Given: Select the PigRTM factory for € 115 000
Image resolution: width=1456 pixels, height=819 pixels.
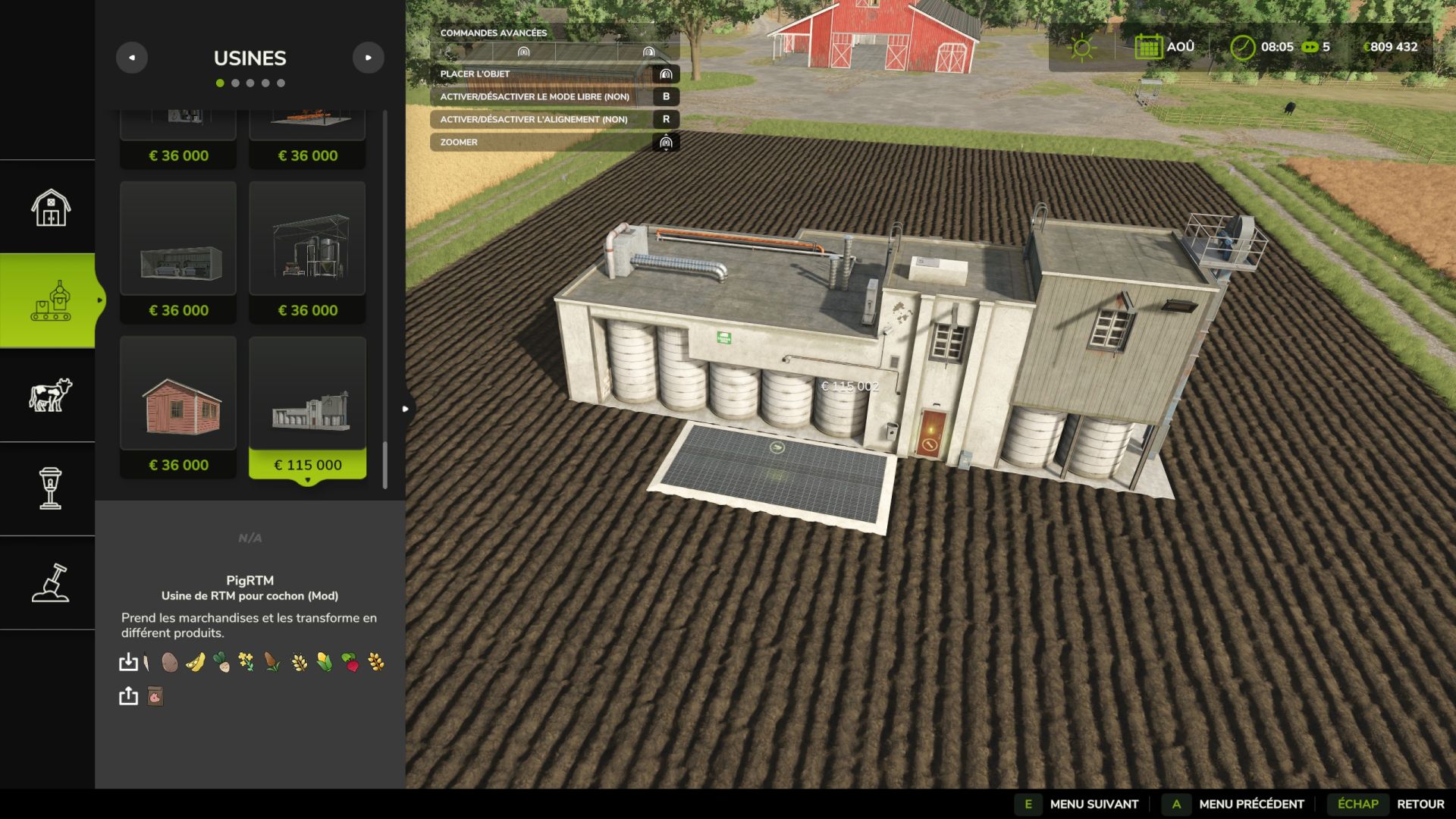Looking at the screenshot, I should click(x=307, y=407).
